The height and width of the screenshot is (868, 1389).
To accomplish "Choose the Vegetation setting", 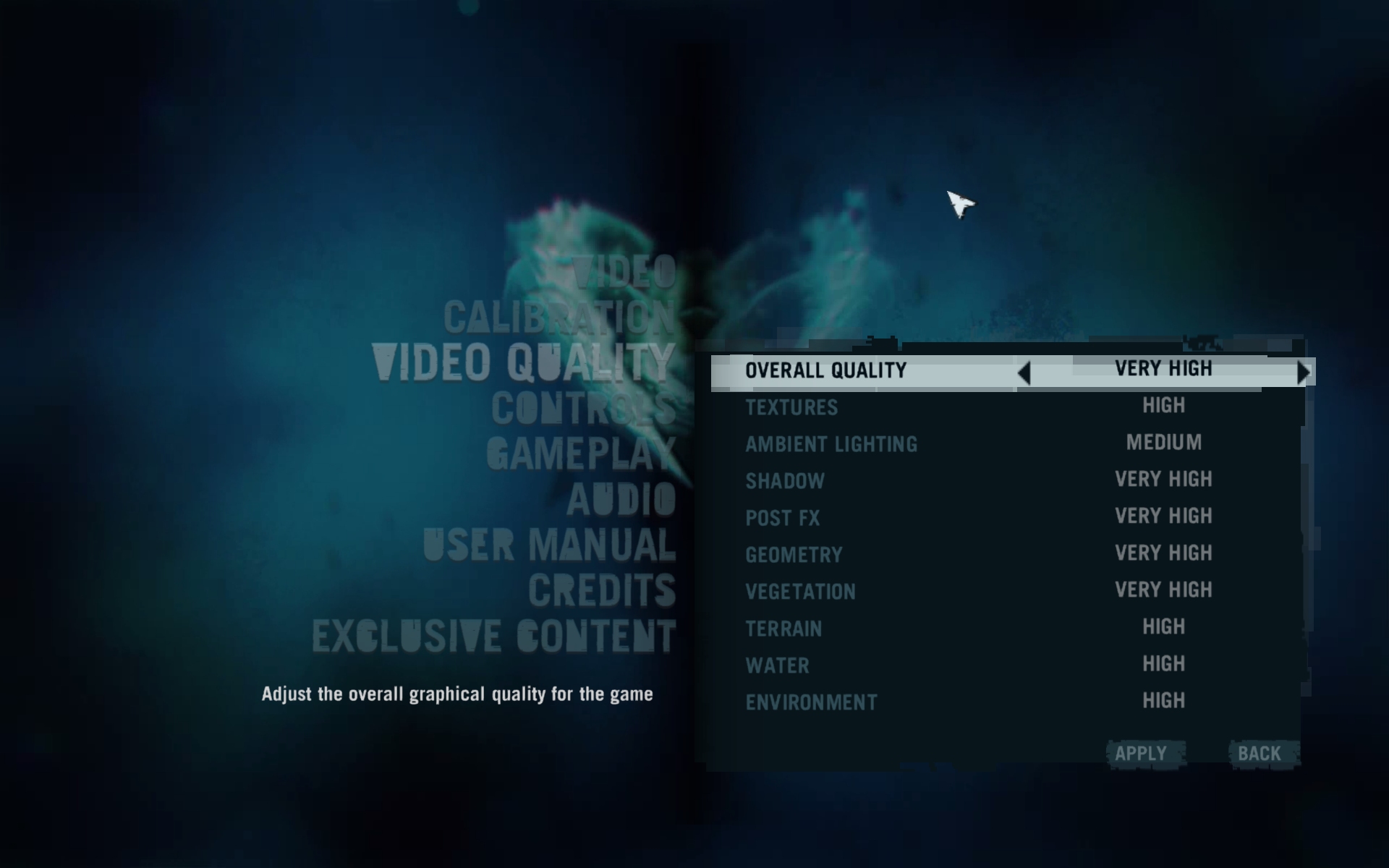I will click(800, 592).
